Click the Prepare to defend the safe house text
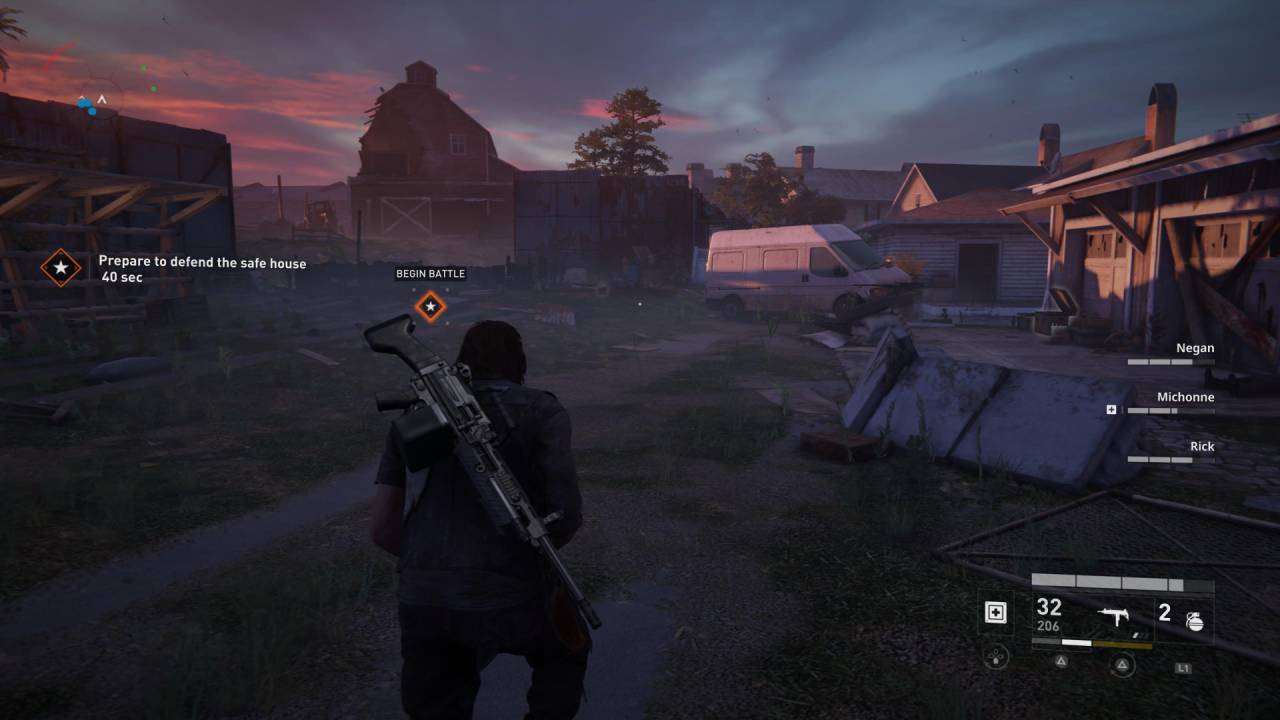Screen dimensions: 1280x720 pos(202,261)
